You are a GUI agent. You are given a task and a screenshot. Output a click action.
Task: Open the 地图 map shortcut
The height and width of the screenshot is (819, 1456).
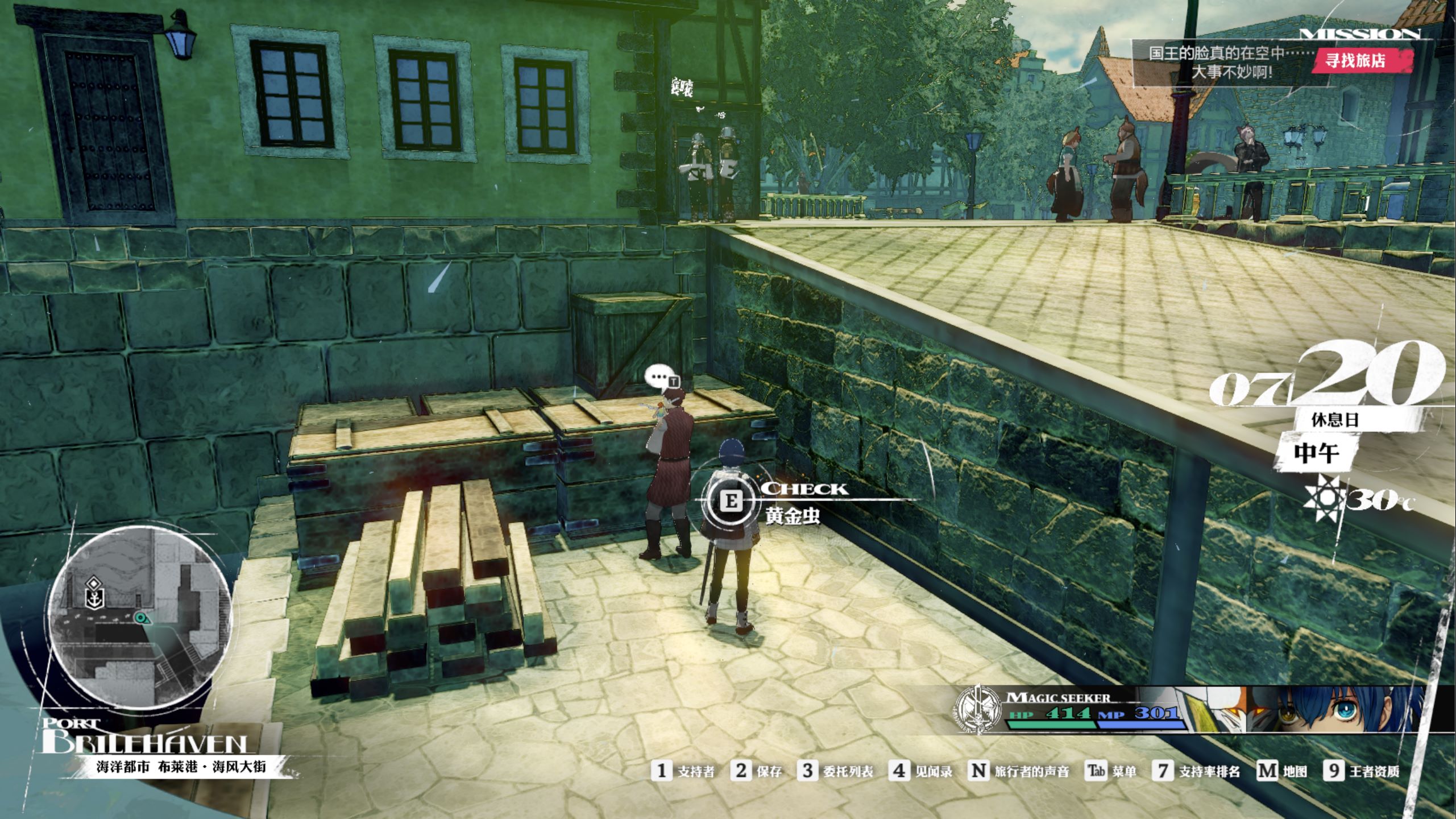click(x=1282, y=771)
